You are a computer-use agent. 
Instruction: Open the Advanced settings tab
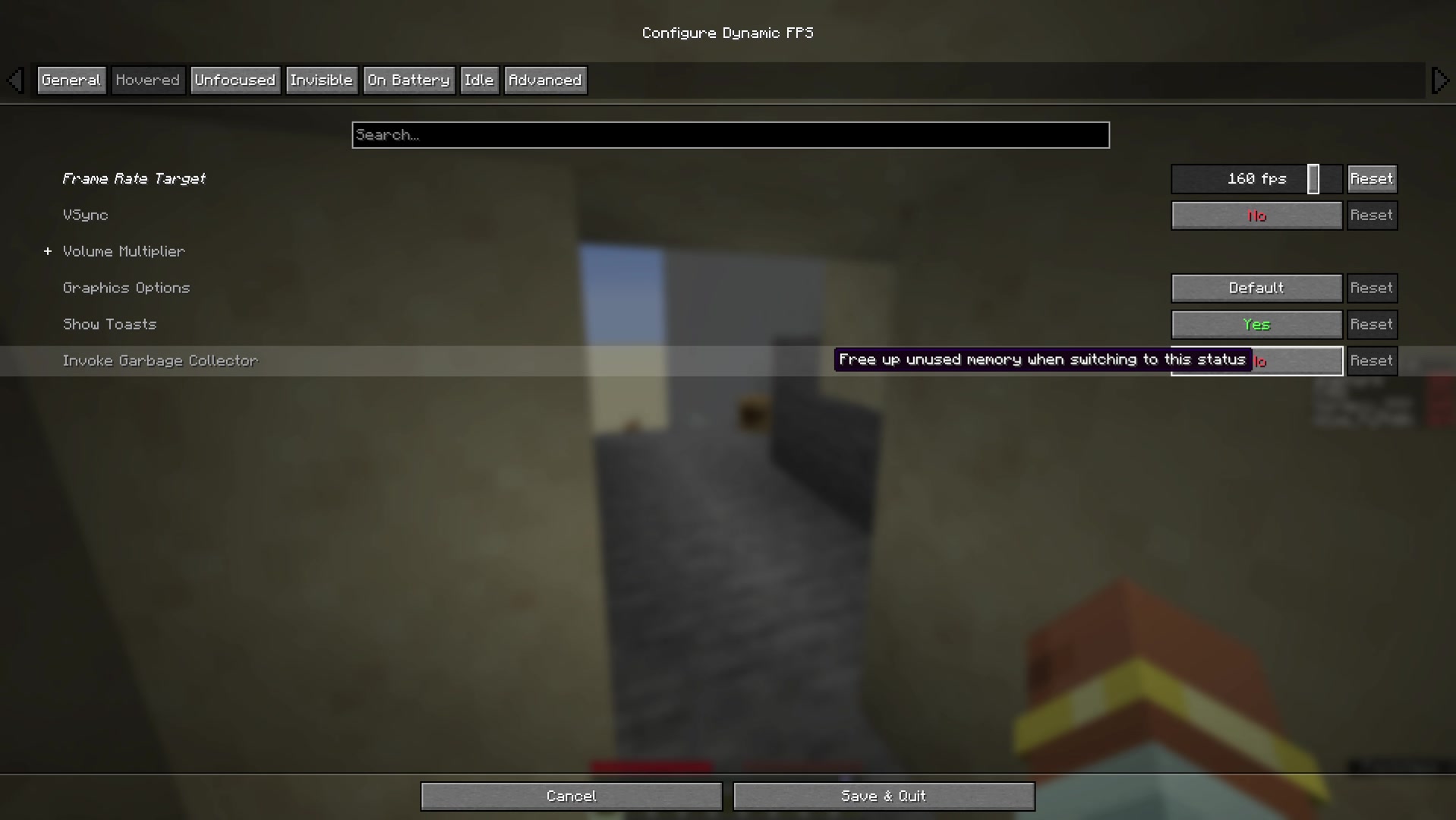[x=544, y=80]
